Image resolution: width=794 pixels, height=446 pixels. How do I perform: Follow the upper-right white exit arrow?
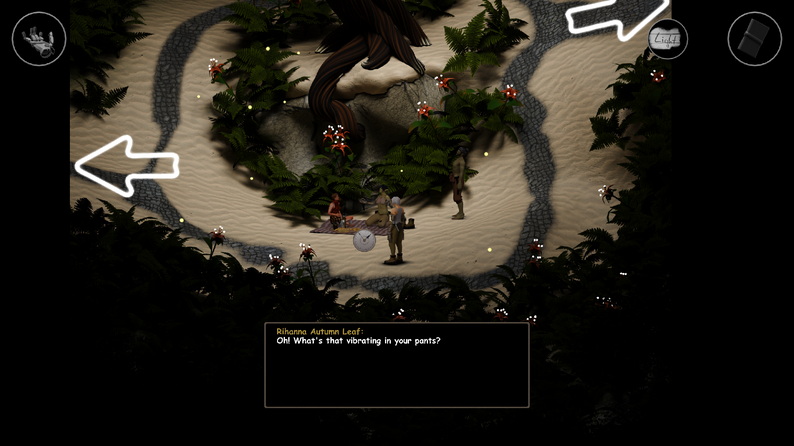pos(615,18)
